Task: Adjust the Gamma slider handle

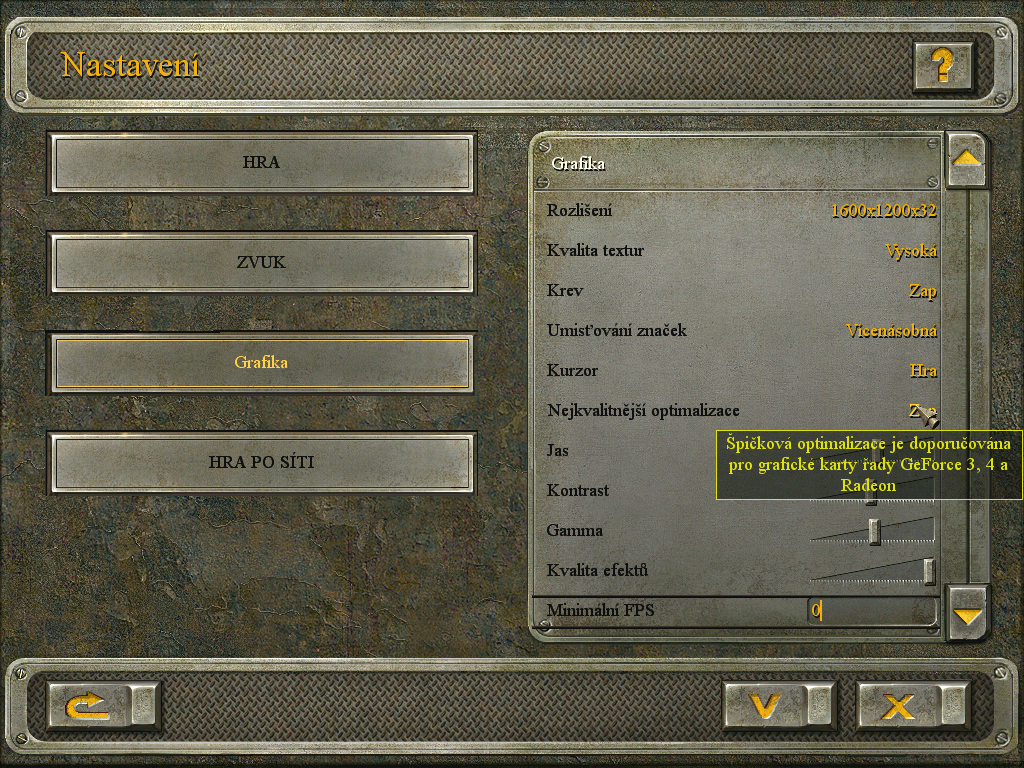Action: point(874,531)
